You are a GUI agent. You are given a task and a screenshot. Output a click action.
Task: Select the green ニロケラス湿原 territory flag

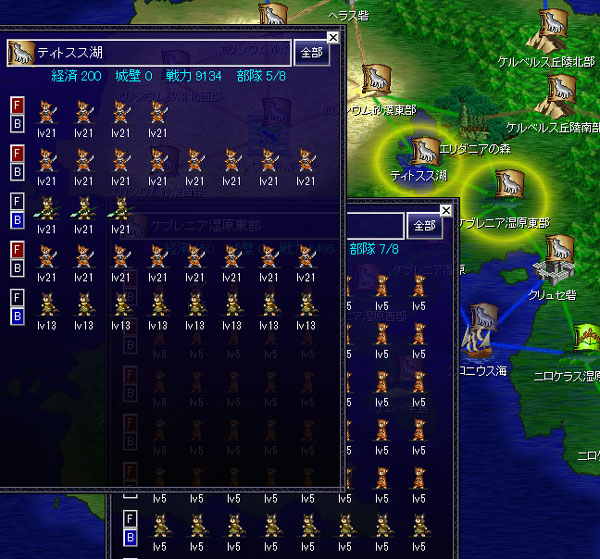tap(589, 338)
